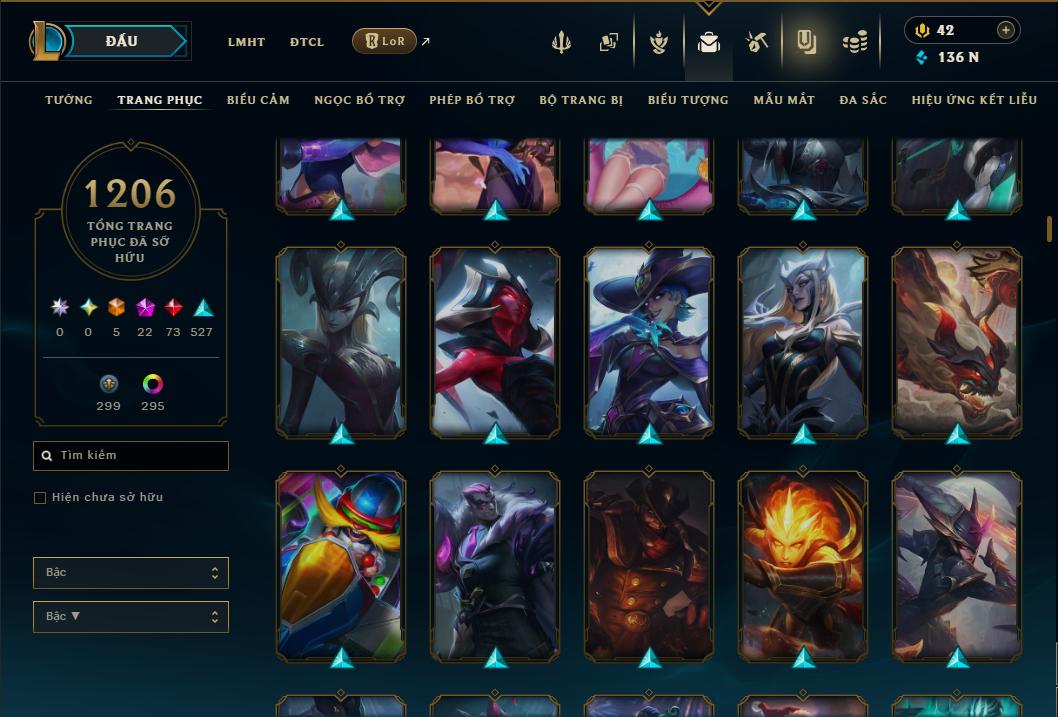This screenshot has height=717, width=1058.
Task: Switch to the TƯỚNG tab
Action: click(x=69, y=100)
